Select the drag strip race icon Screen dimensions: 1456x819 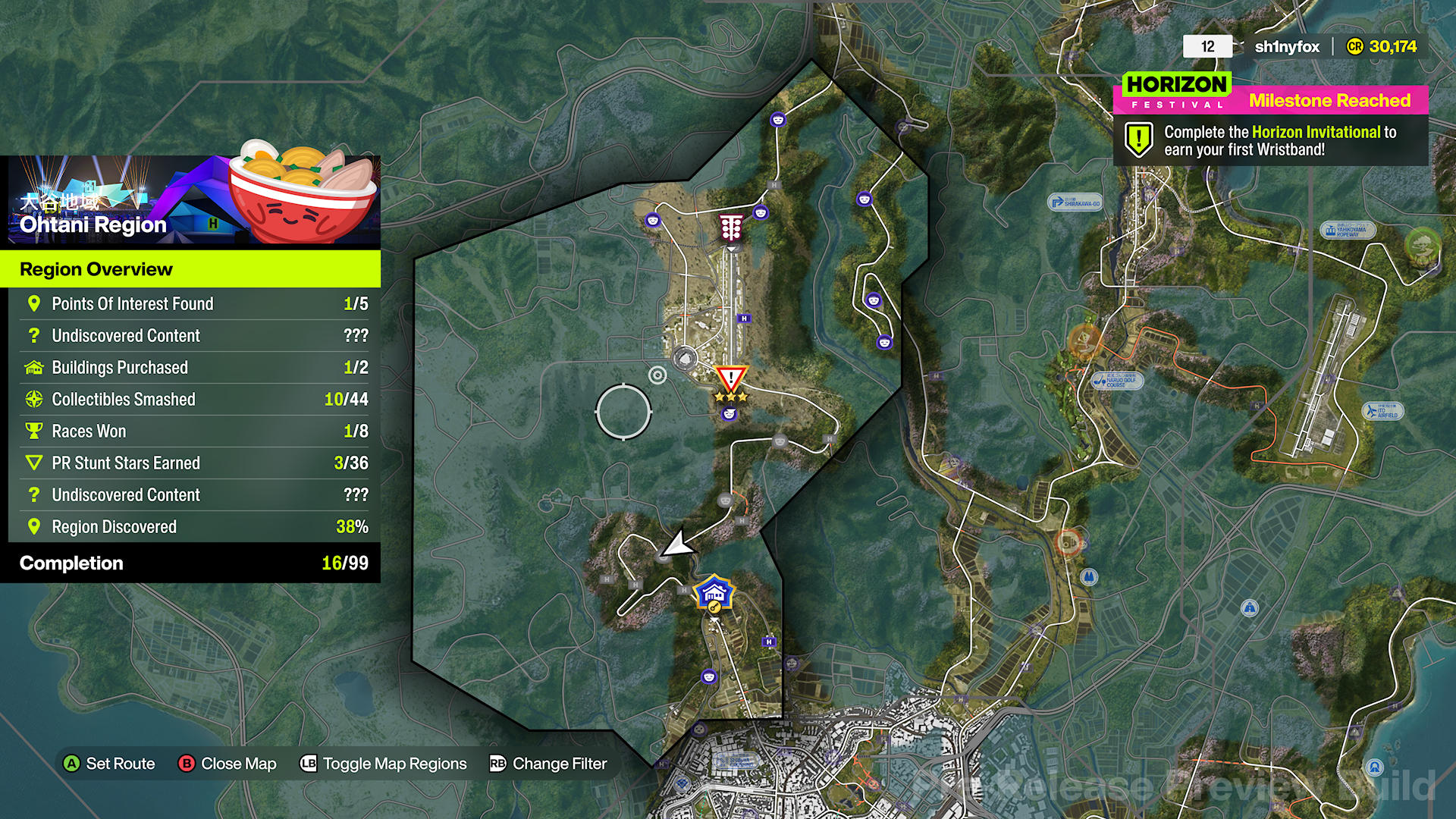(730, 227)
